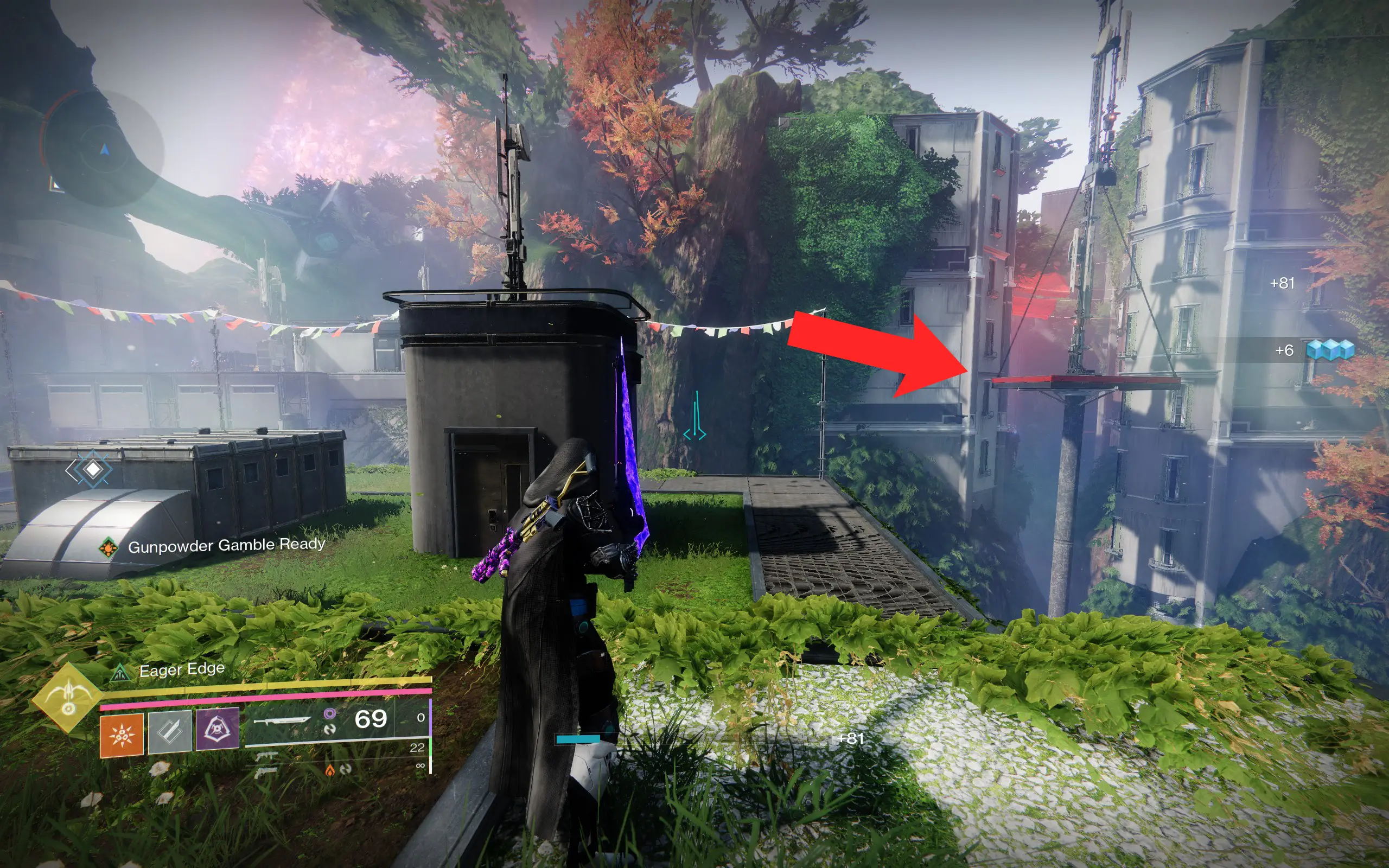
Task: Toggle the Solar burn indicator on the sidearm
Action: tap(331, 771)
